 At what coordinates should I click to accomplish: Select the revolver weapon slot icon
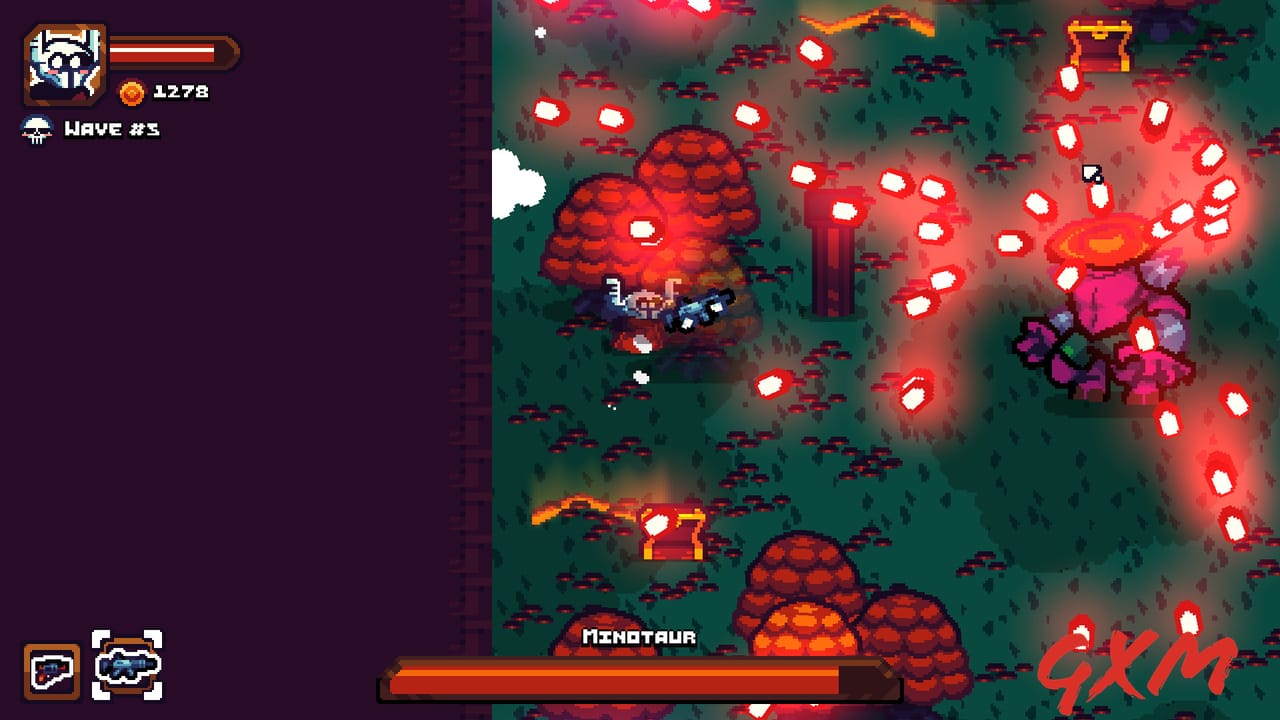click(52, 672)
